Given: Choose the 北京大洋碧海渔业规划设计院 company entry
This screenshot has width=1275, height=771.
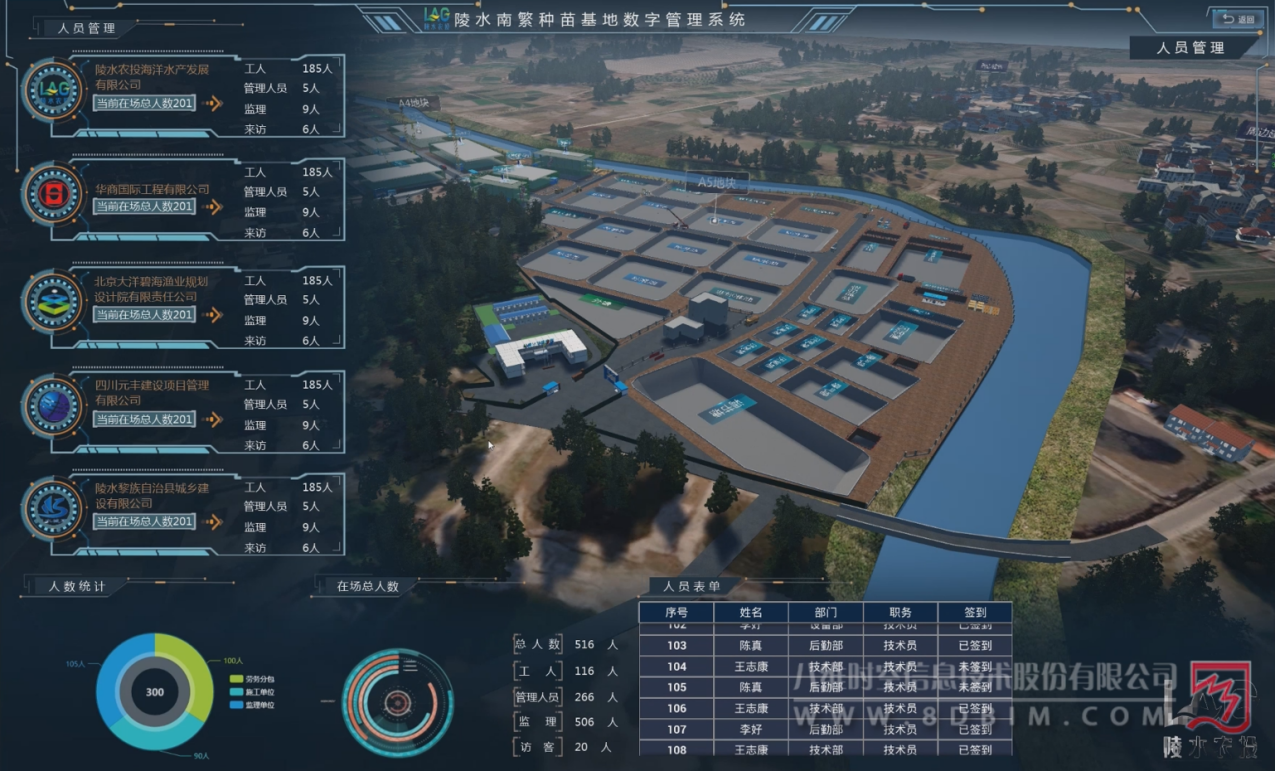Looking at the screenshot, I should pyautogui.click(x=152, y=289).
